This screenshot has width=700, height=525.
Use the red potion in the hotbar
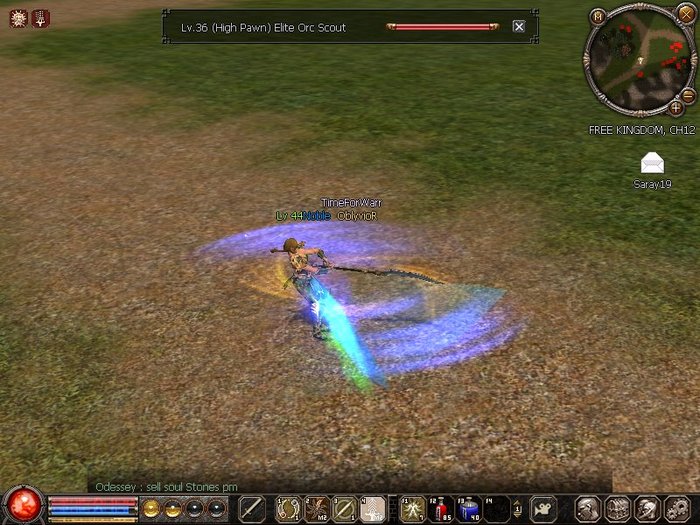pos(441,509)
